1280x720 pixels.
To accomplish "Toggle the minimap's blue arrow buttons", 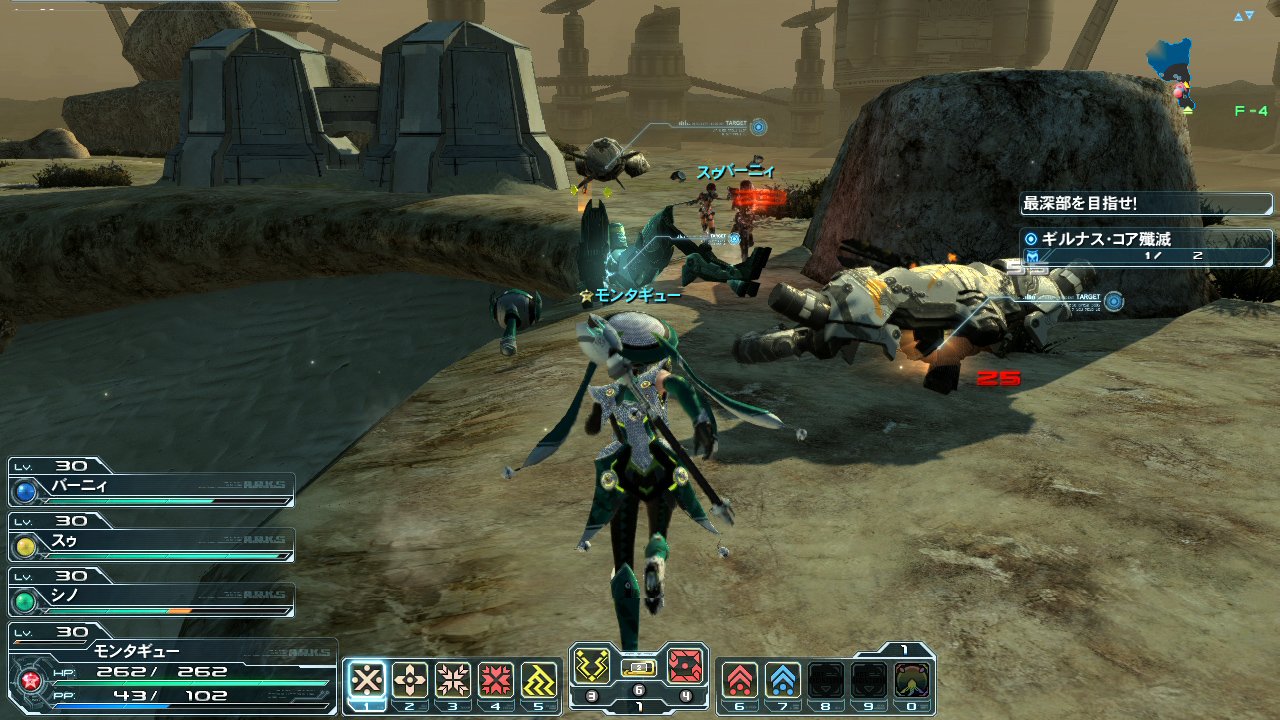I will [1243, 16].
